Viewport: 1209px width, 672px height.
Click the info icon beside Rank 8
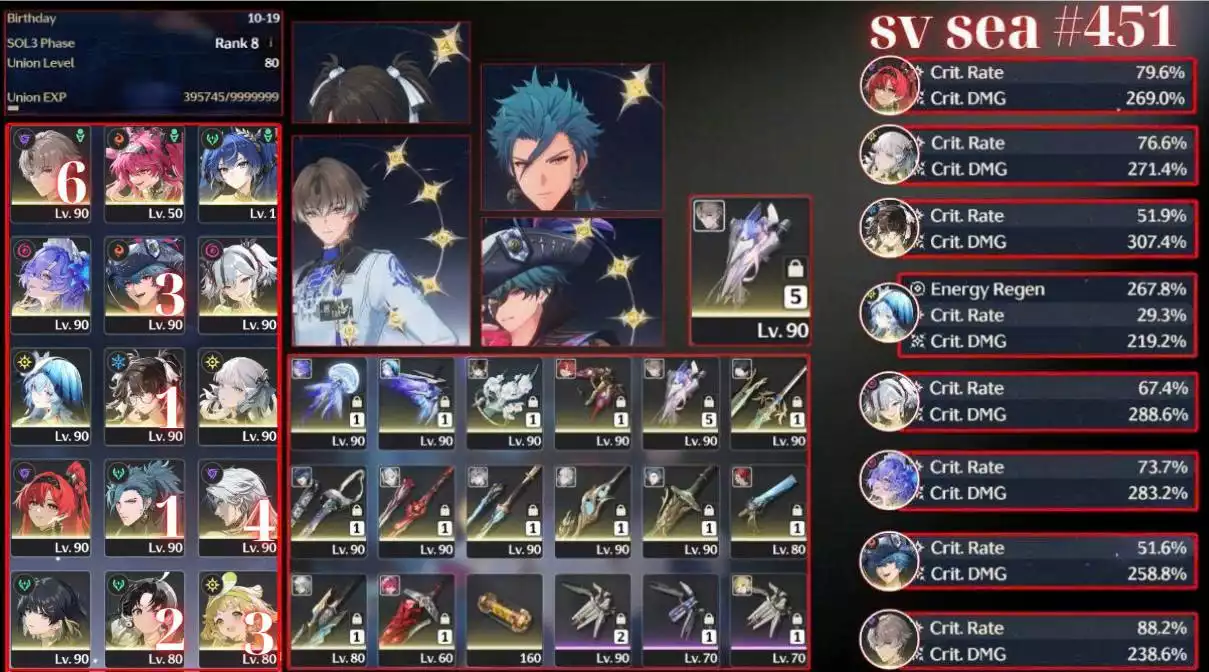pyautogui.click(x=271, y=43)
